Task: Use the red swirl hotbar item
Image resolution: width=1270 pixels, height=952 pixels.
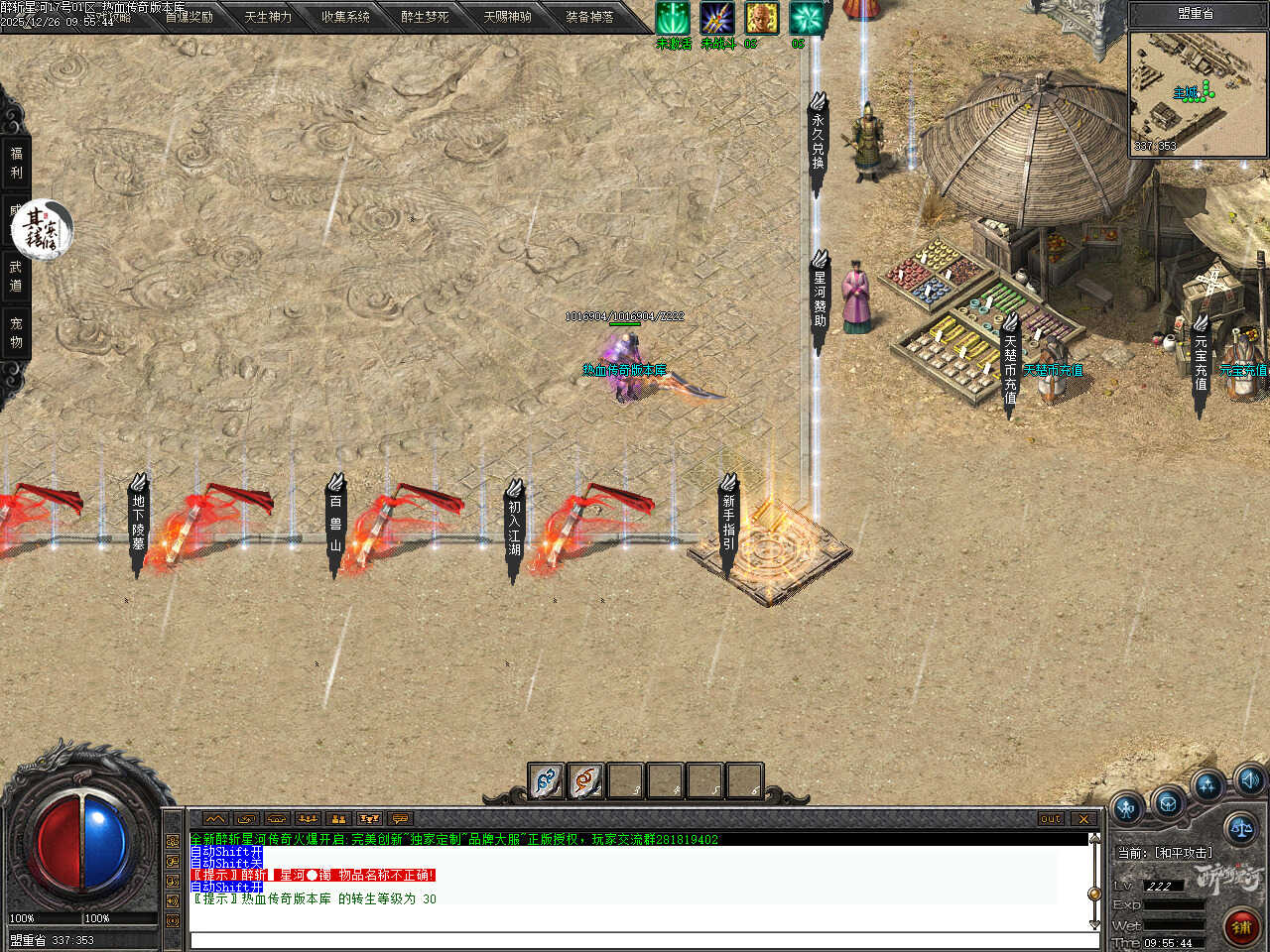Action: (x=585, y=781)
